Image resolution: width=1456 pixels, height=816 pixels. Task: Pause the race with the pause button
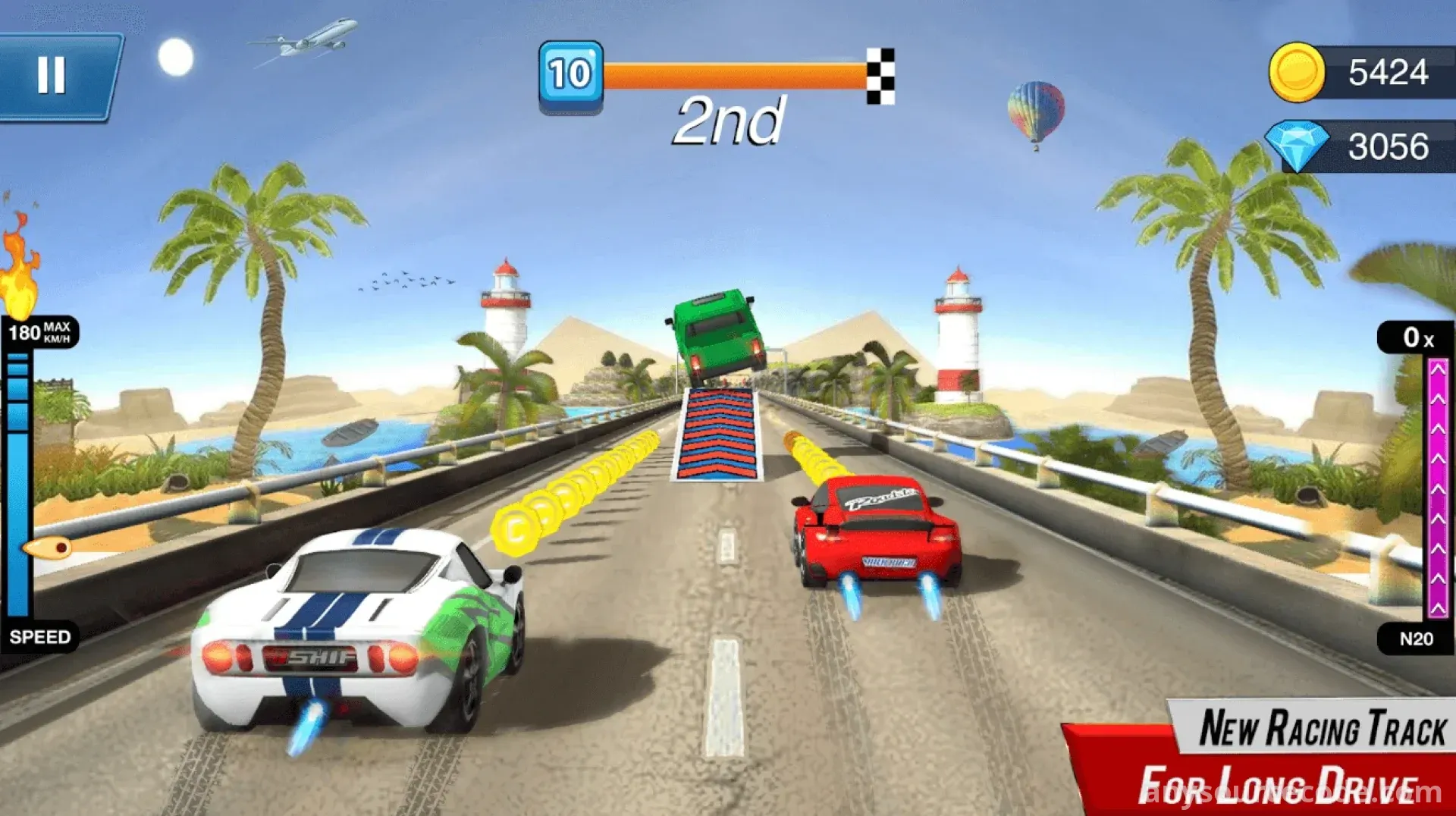tap(52, 76)
